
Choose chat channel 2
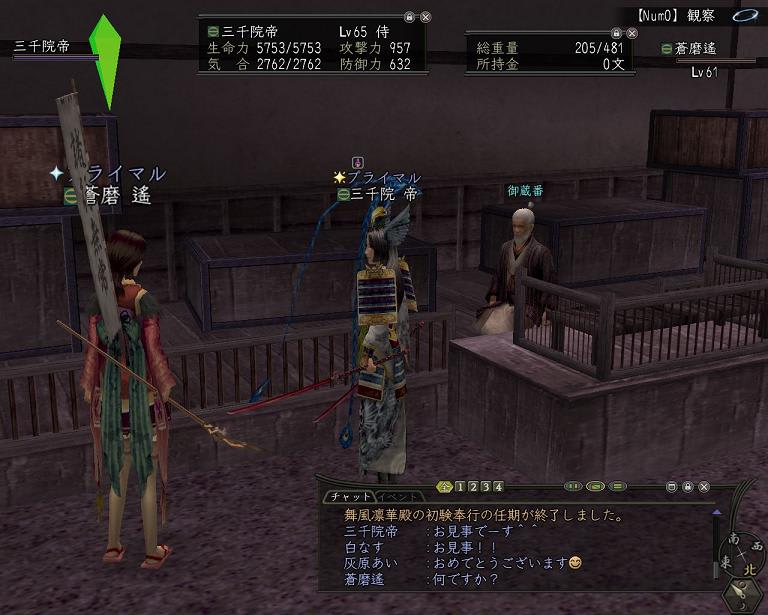(474, 487)
